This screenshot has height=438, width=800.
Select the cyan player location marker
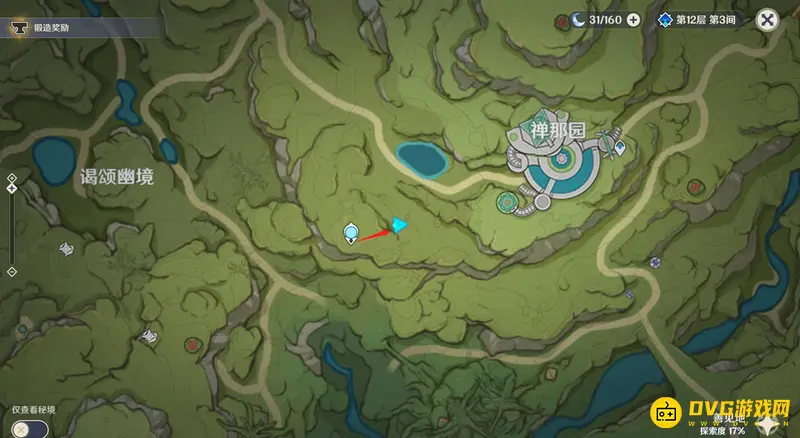click(399, 225)
